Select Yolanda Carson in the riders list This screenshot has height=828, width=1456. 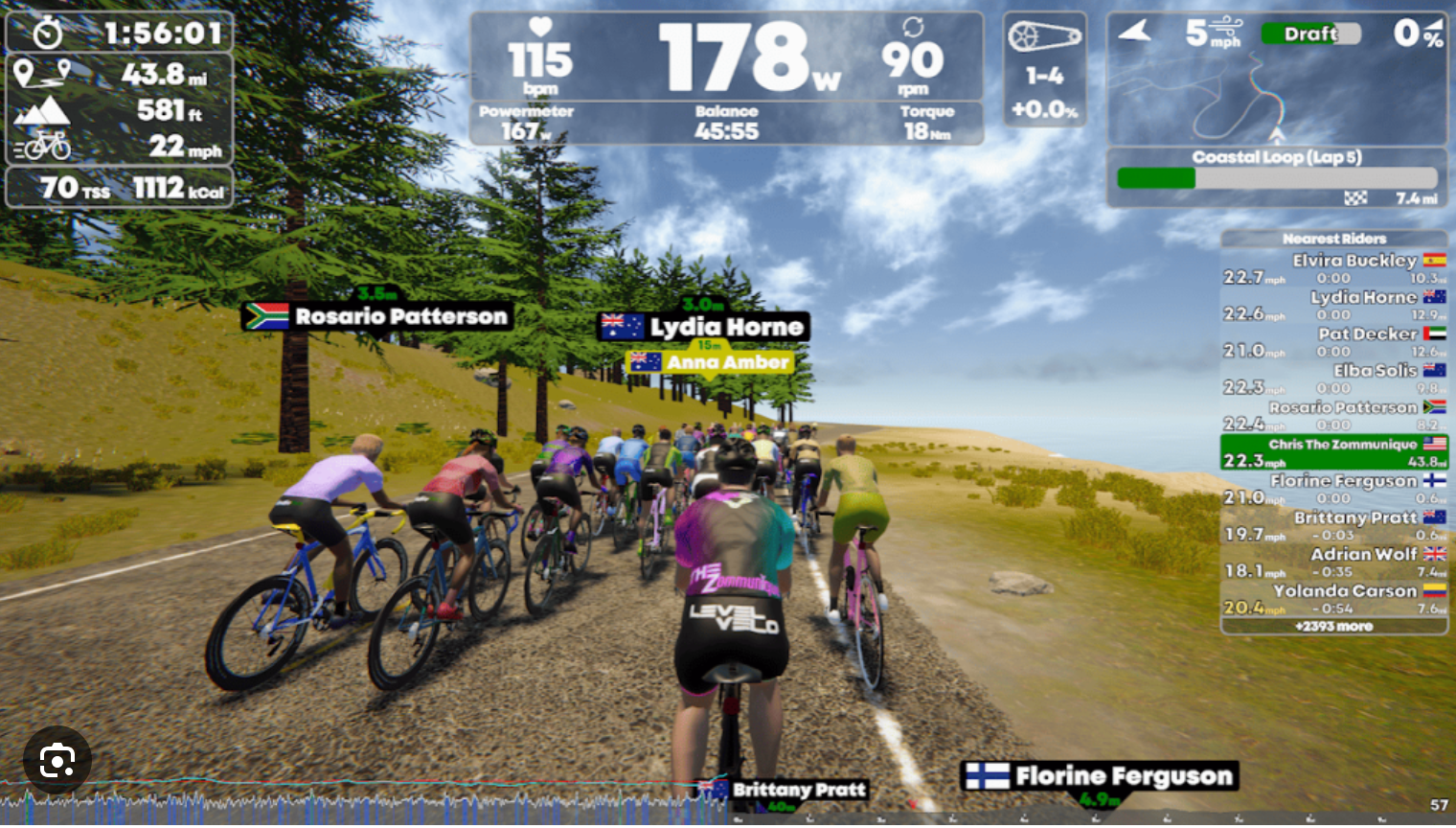(x=1333, y=599)
